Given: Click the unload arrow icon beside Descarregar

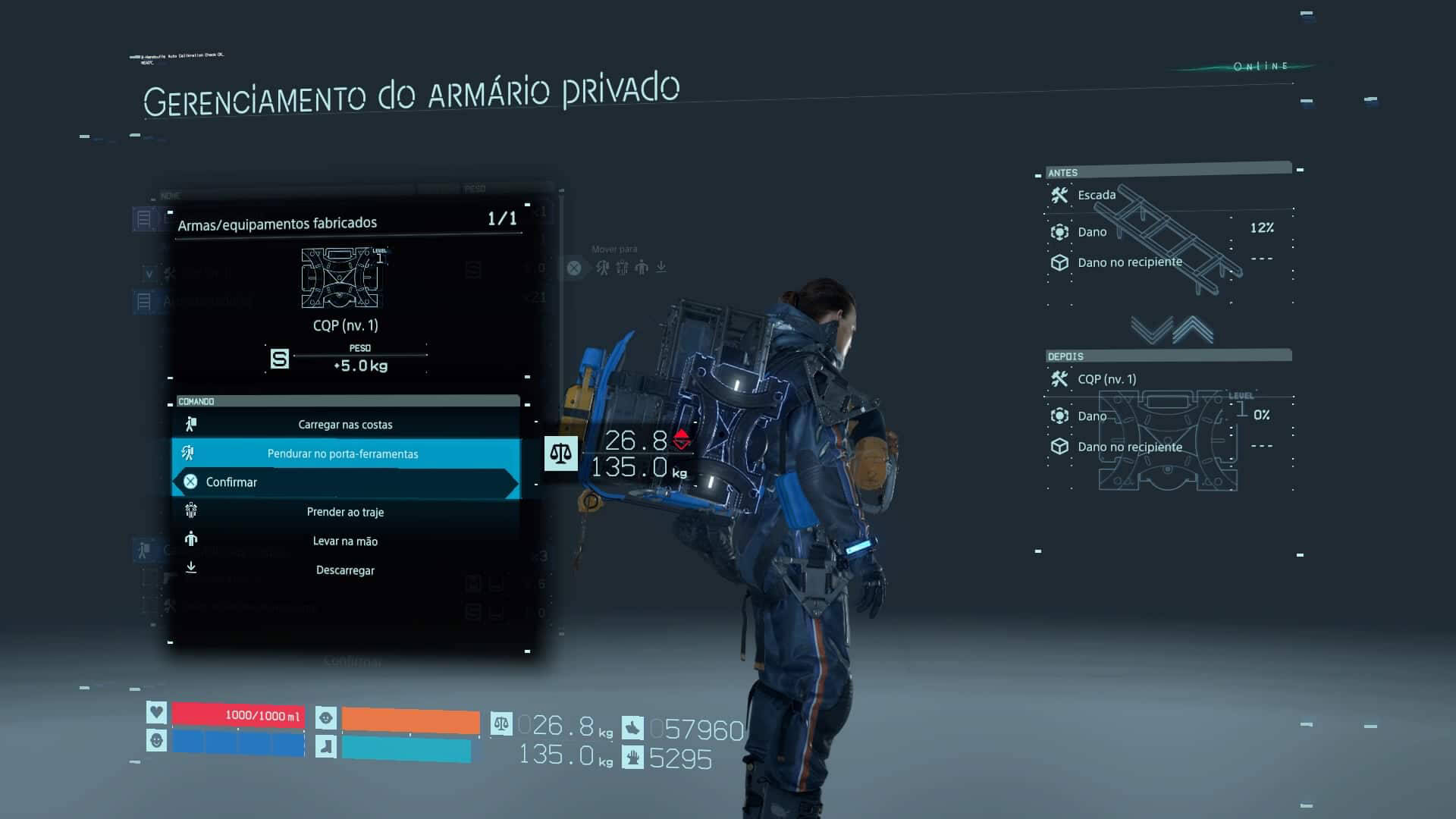Looking at the screenshot, I should click(191, 570).
